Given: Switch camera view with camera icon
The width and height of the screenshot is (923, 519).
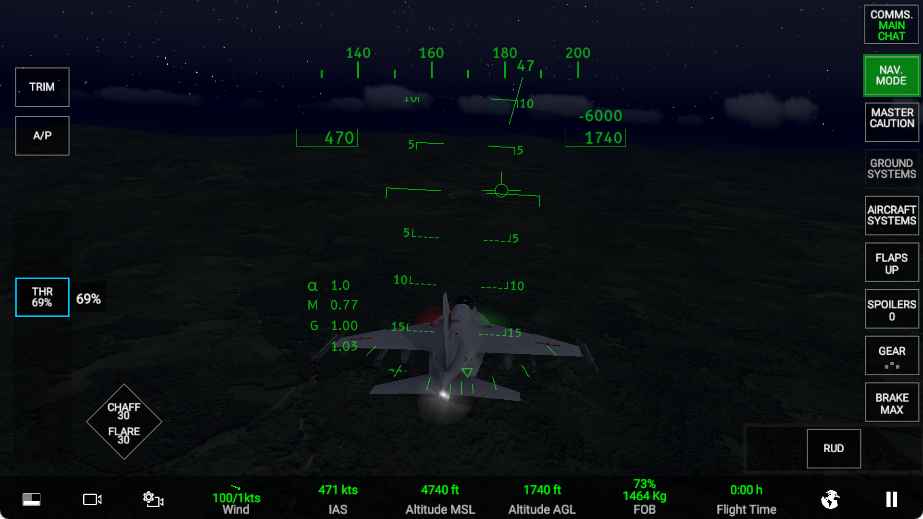Looking at the screenshot, I should click(93, 499).
